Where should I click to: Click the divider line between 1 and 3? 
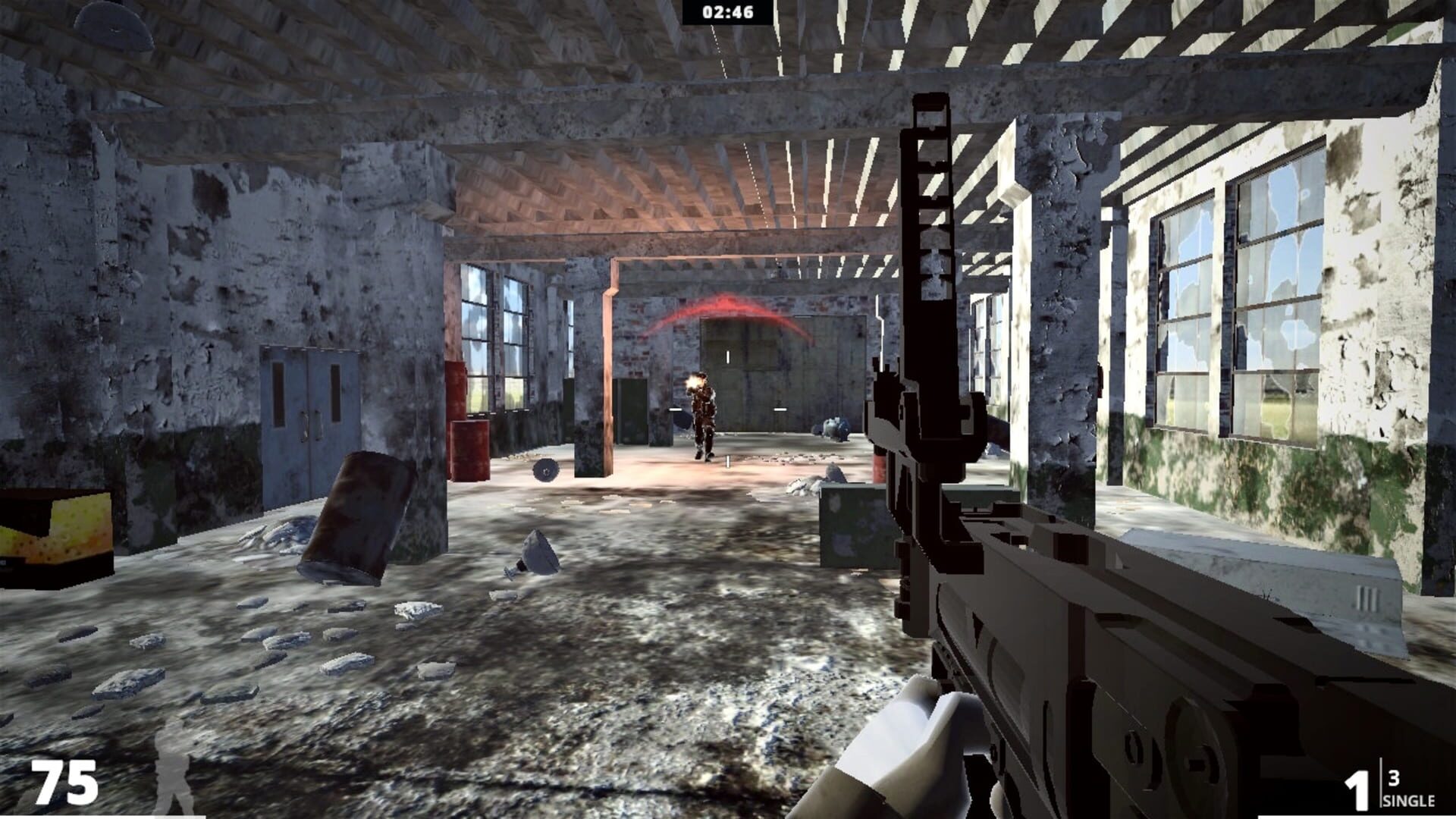coord(1381,783)
